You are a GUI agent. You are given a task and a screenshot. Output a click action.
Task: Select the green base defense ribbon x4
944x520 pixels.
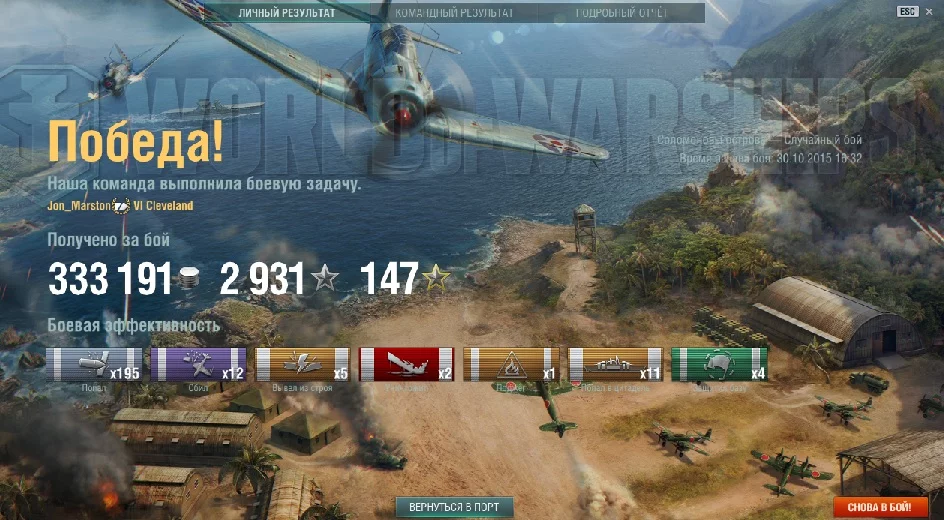coord(719,364)
